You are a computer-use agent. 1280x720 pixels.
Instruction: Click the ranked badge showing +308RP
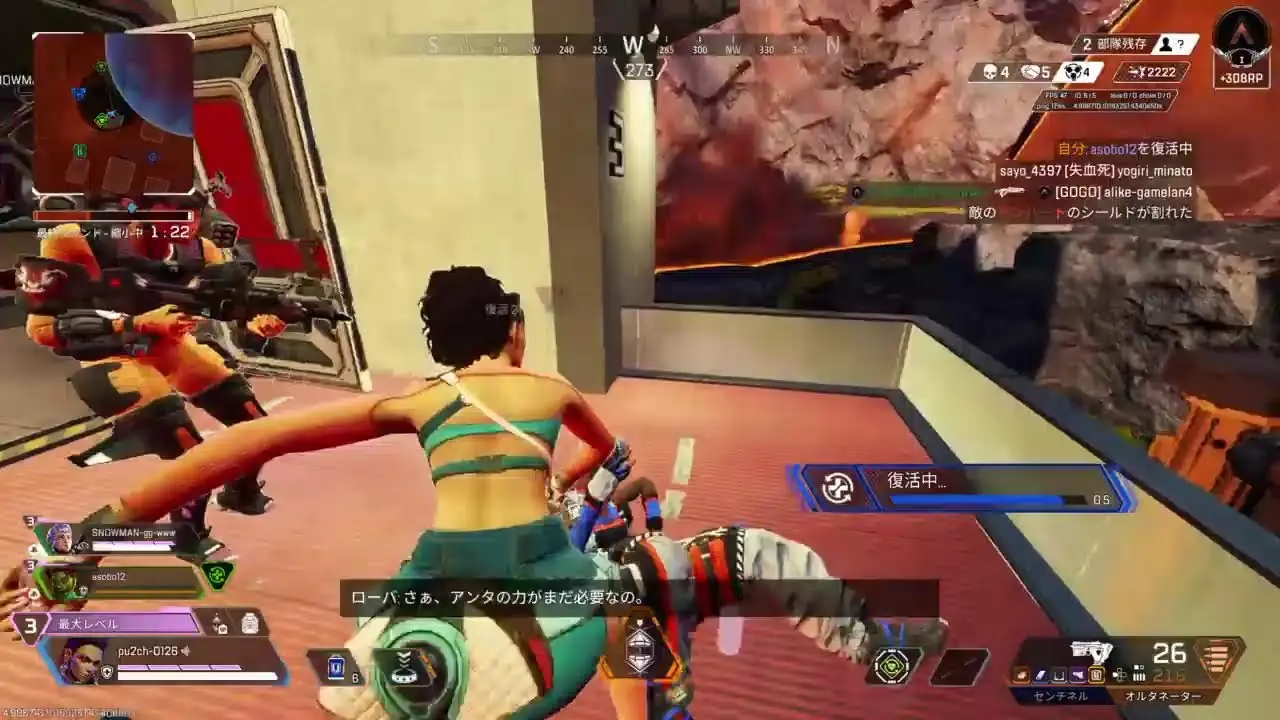1241,50
